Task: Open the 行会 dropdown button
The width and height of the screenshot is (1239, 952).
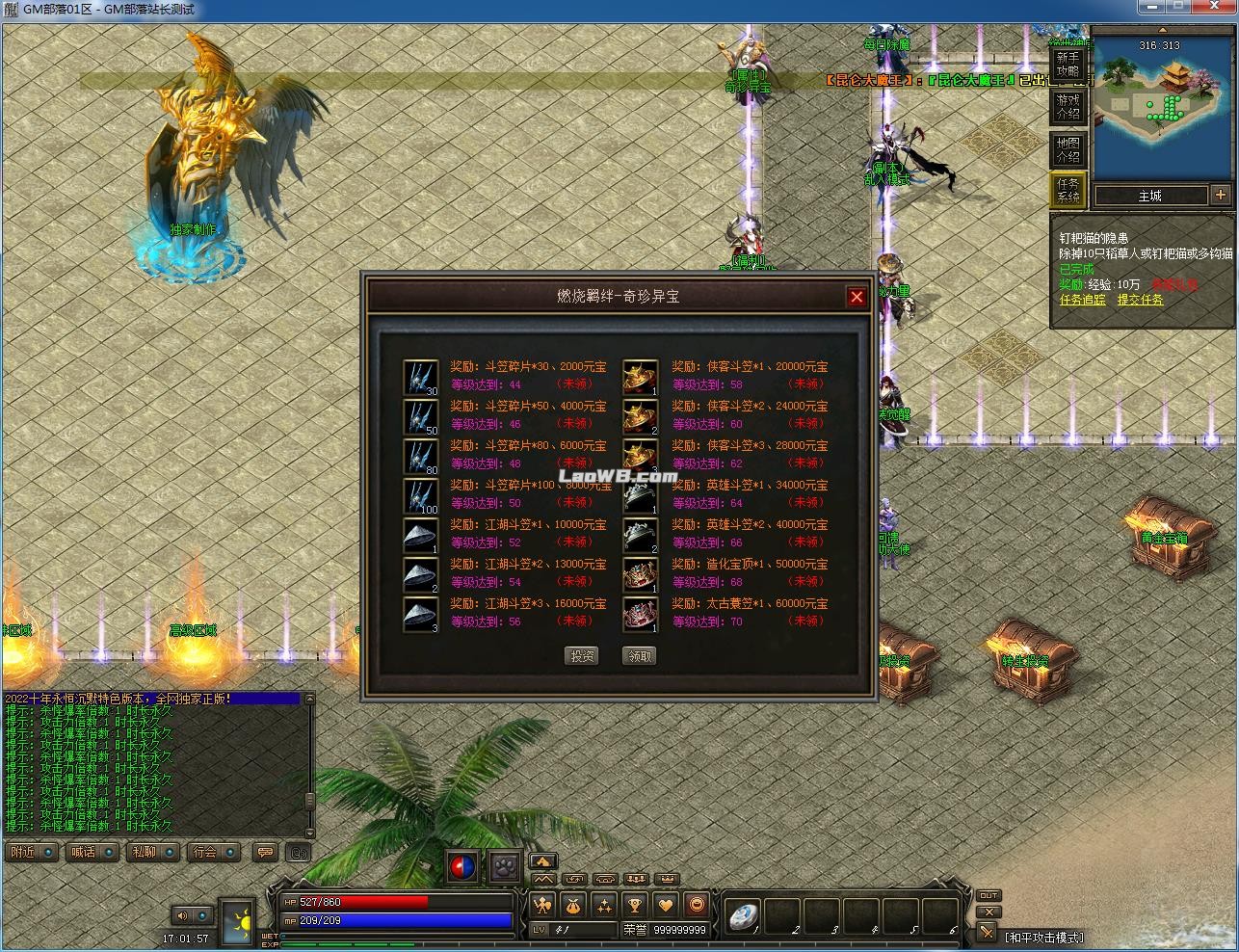Action: pos(206,853)
